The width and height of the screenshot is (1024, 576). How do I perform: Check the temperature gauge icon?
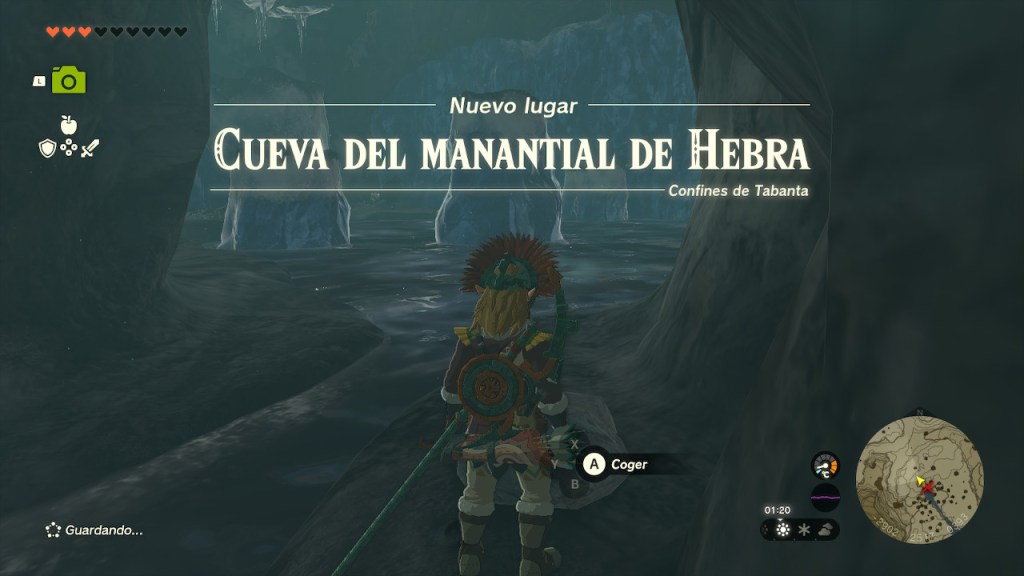pos(825,465)
